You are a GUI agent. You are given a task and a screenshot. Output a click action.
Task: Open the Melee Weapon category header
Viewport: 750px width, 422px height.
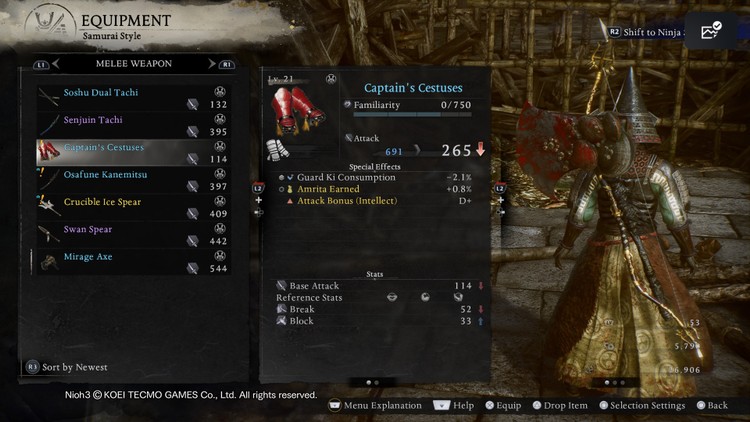tap(133, 65)
